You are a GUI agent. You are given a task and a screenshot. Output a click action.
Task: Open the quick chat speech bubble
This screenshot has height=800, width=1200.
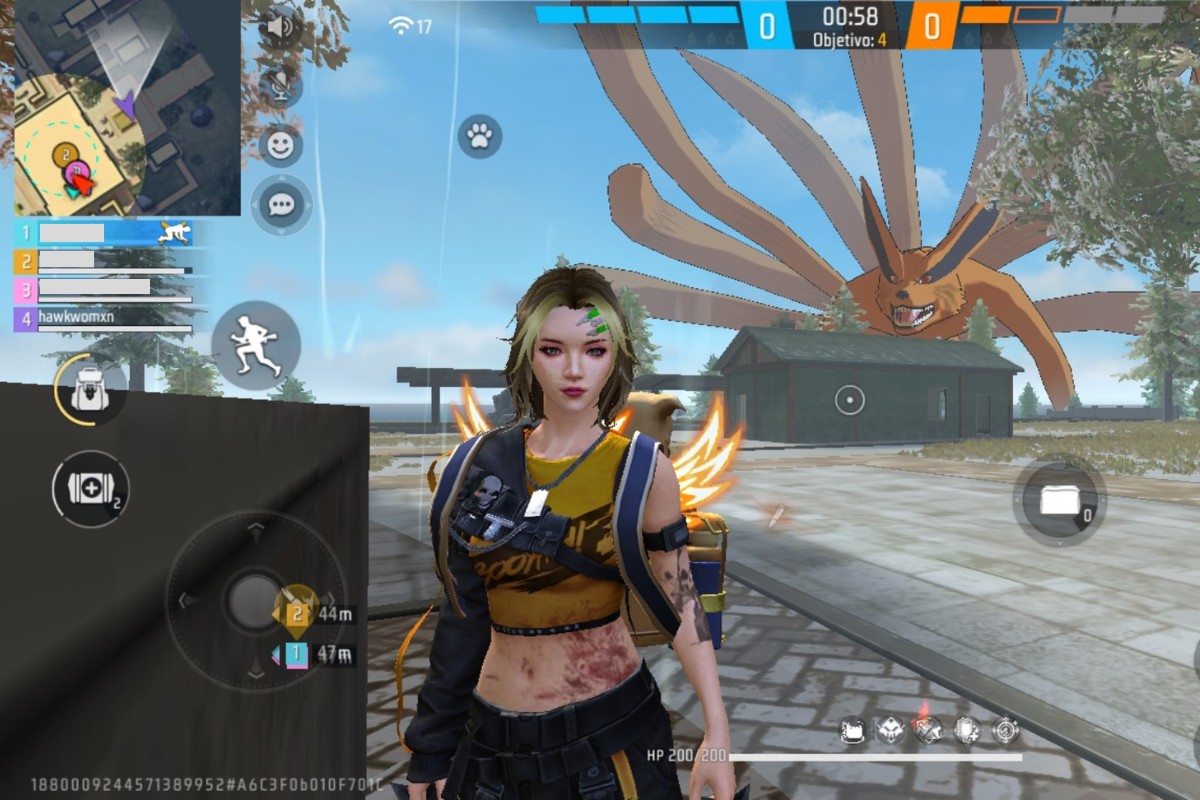point(281,205)
